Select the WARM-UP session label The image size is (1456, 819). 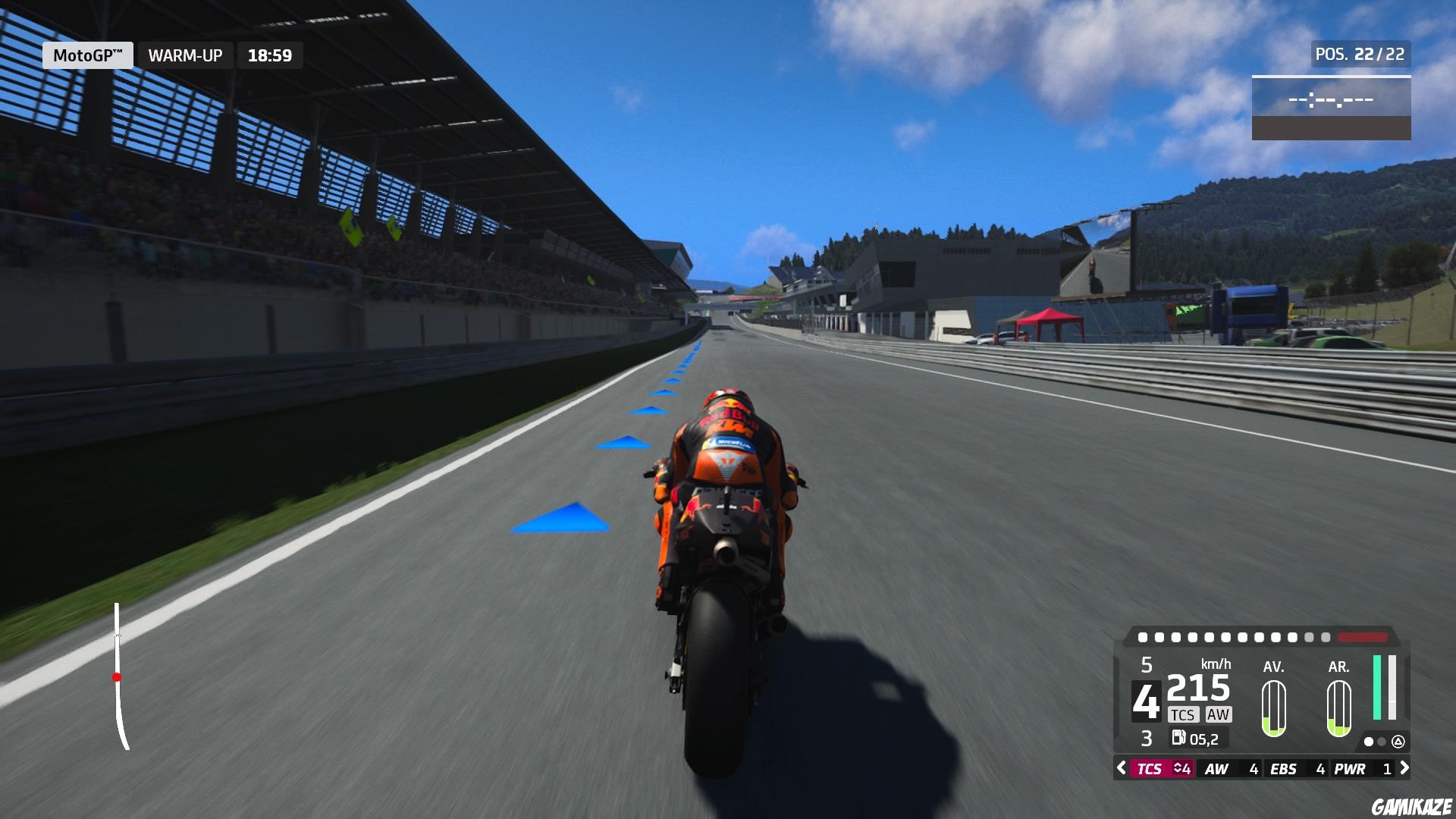(185, 55)
